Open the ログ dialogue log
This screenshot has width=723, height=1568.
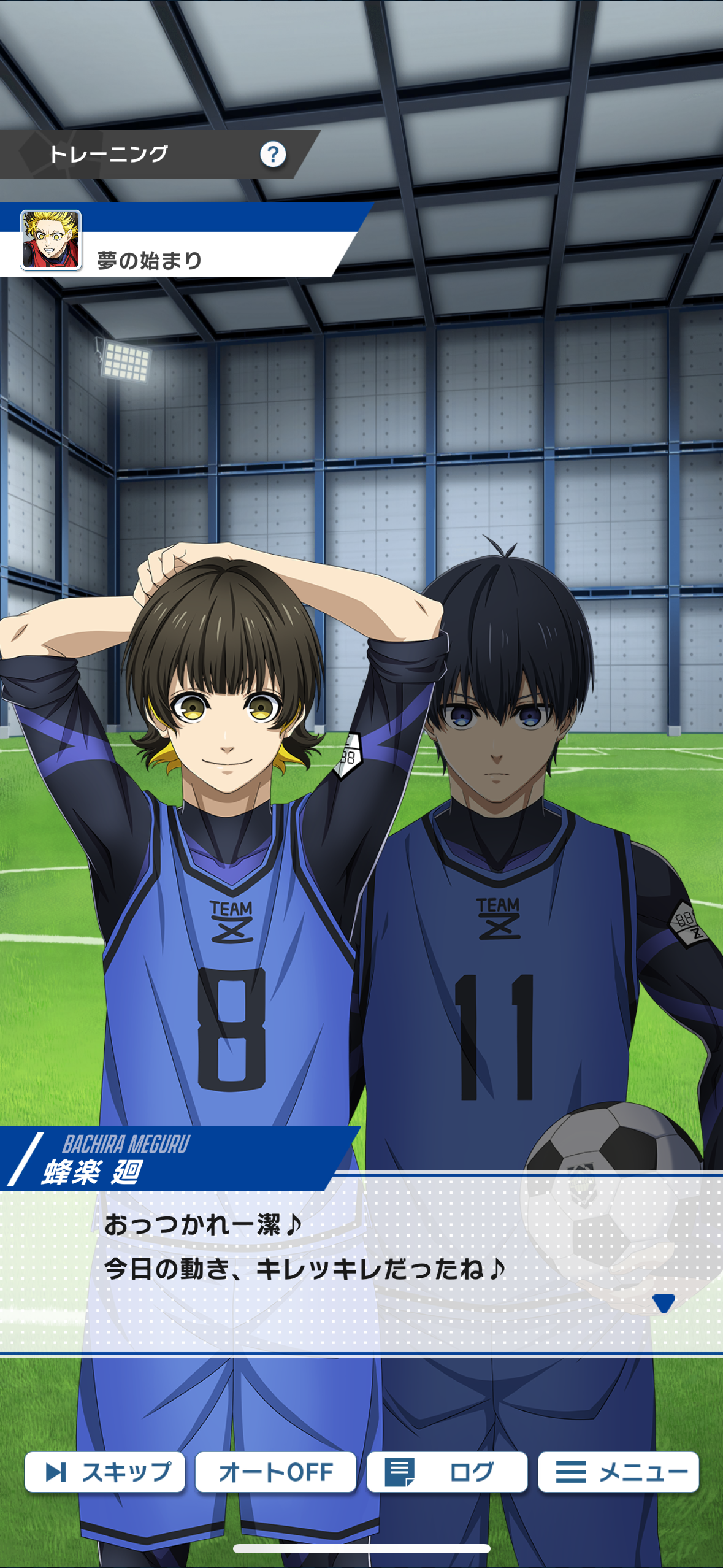click(446, 1471)
